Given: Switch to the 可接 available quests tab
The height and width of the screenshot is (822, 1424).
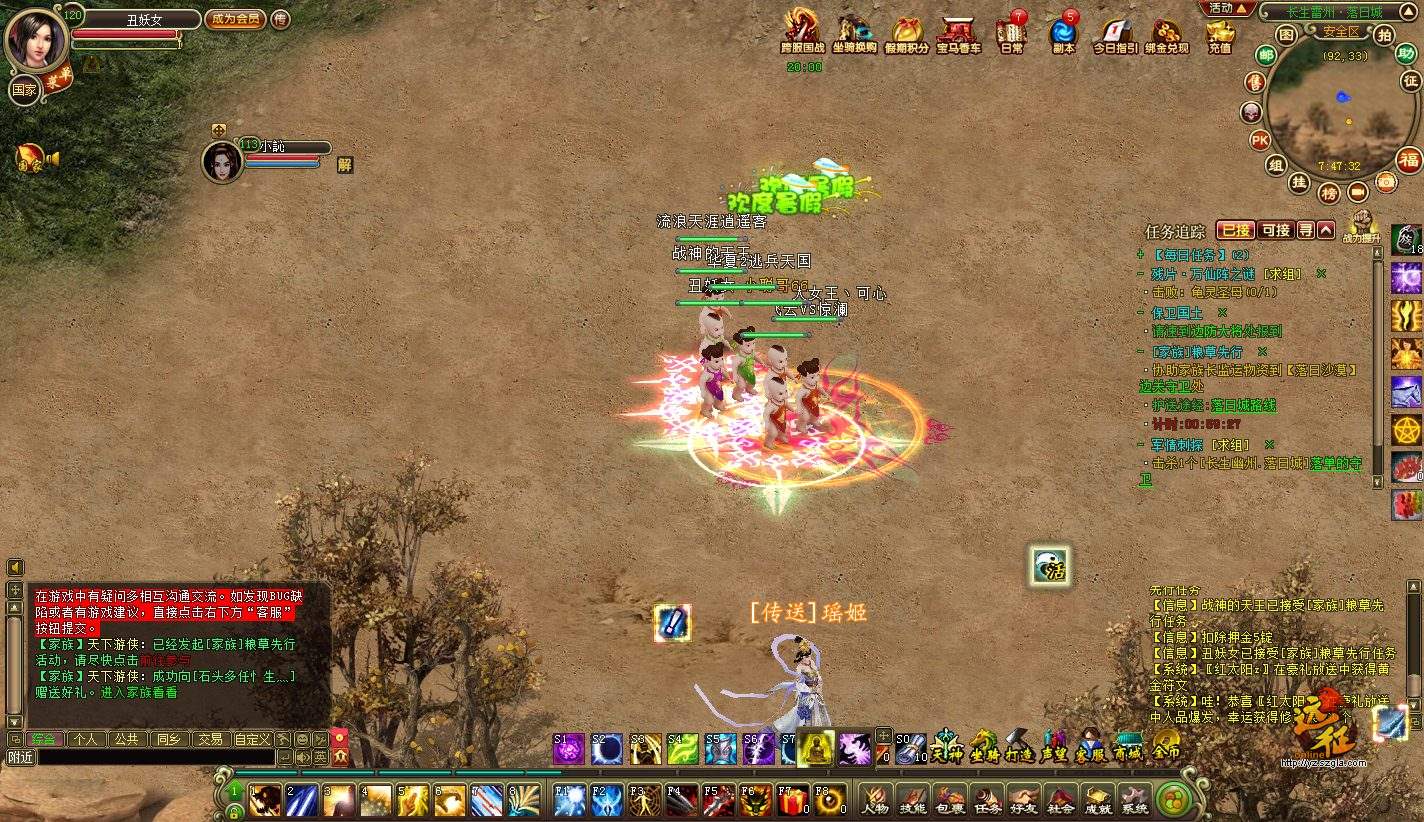Looking at the screenshot, I should pyautogui.click(x=1275, y=230).
